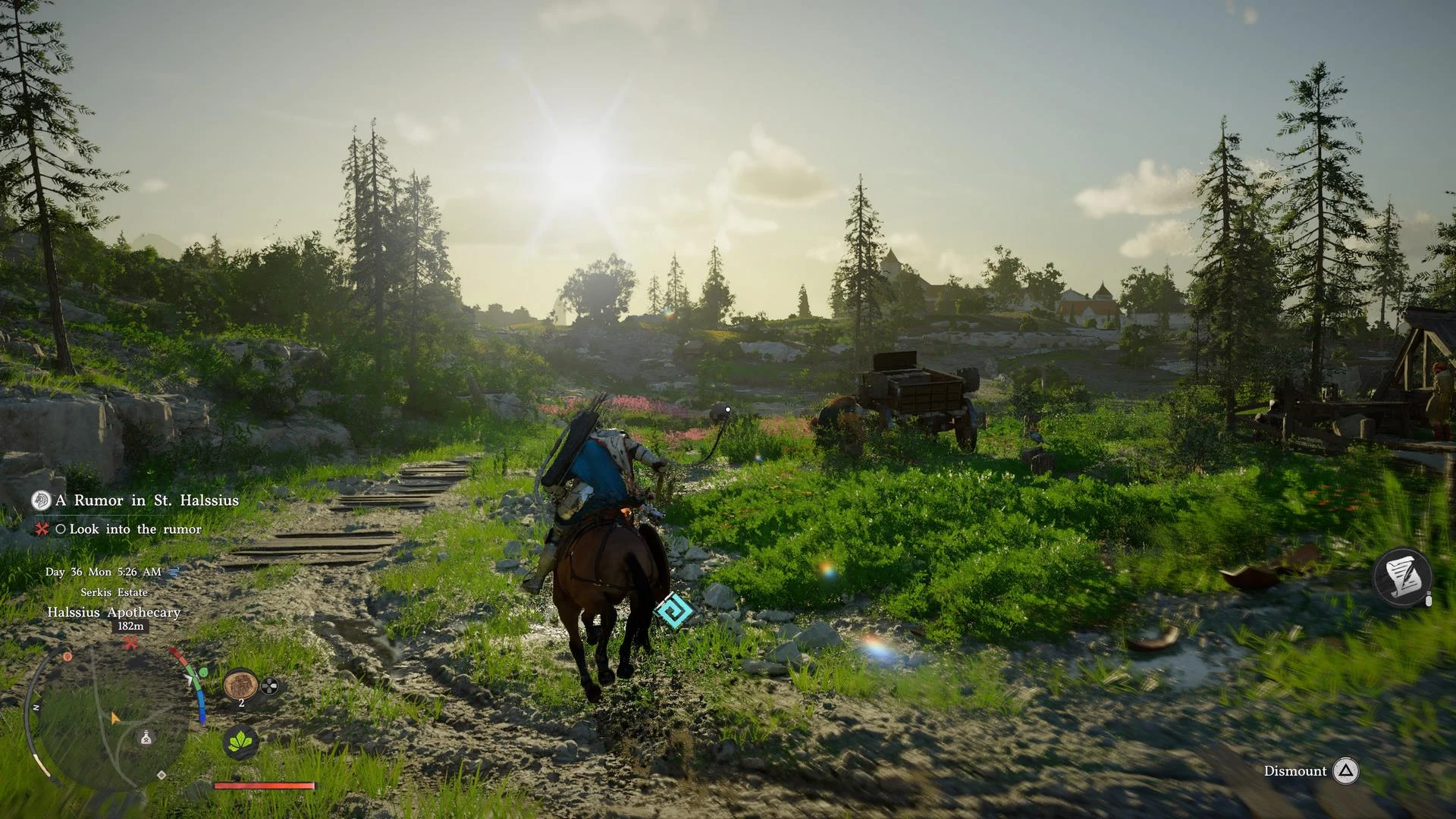
Task: Select the Look into the rumor objective
Action: [x=135, y=529]
